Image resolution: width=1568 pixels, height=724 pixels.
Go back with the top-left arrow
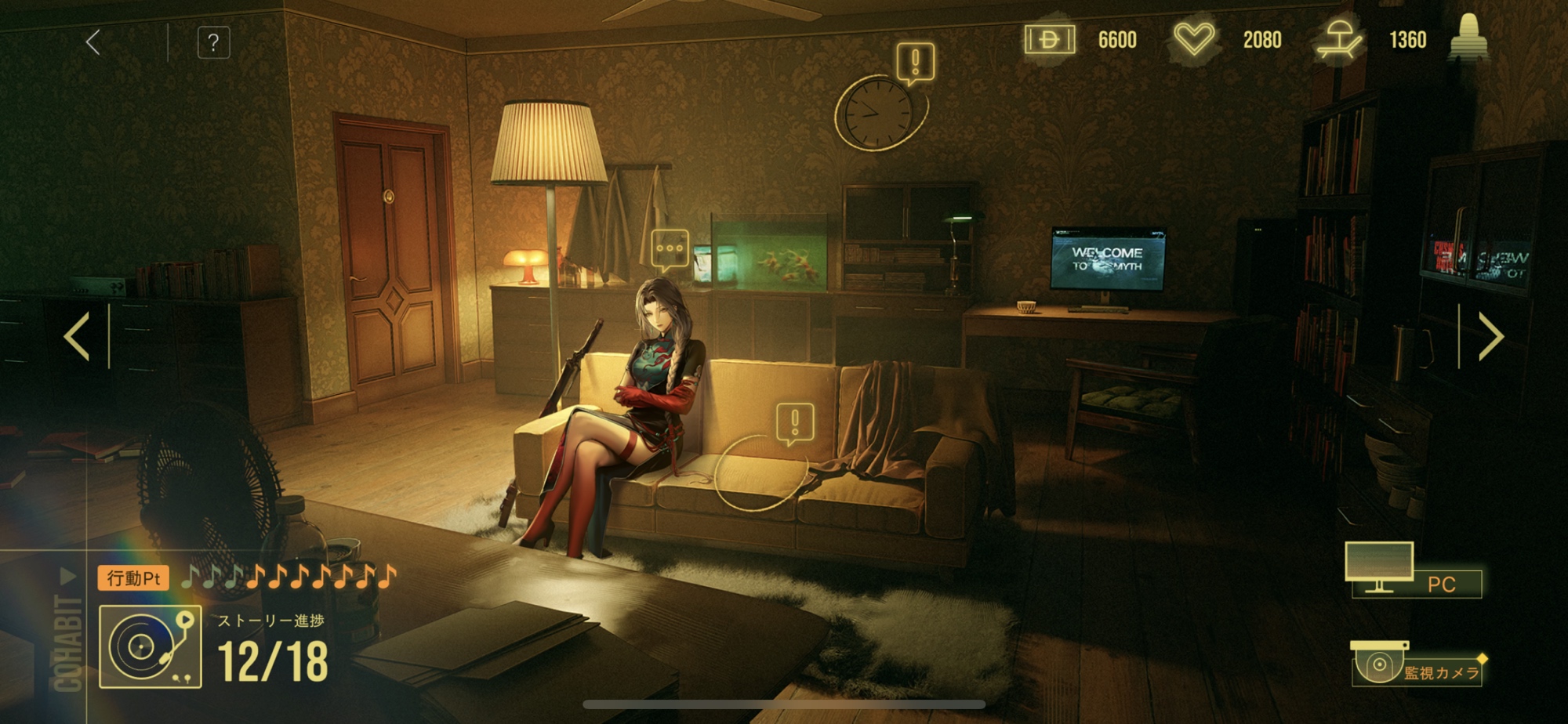tap(93, 42)
